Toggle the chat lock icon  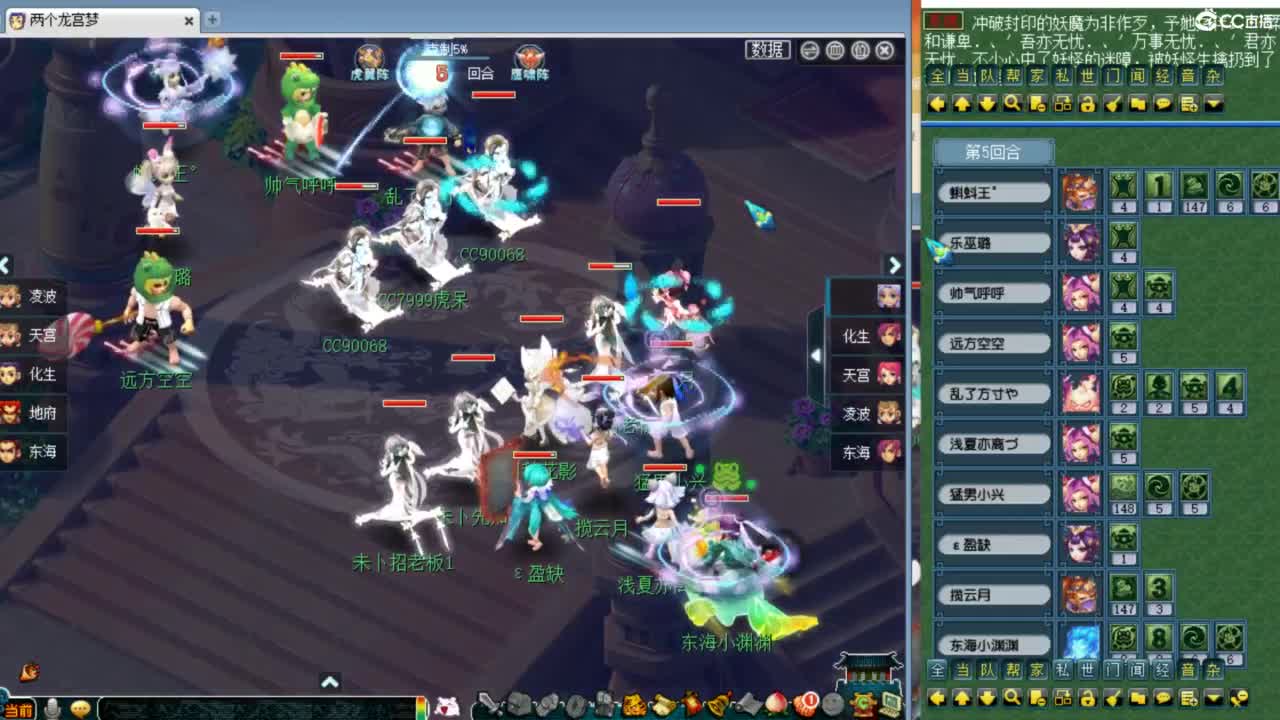1086,104
